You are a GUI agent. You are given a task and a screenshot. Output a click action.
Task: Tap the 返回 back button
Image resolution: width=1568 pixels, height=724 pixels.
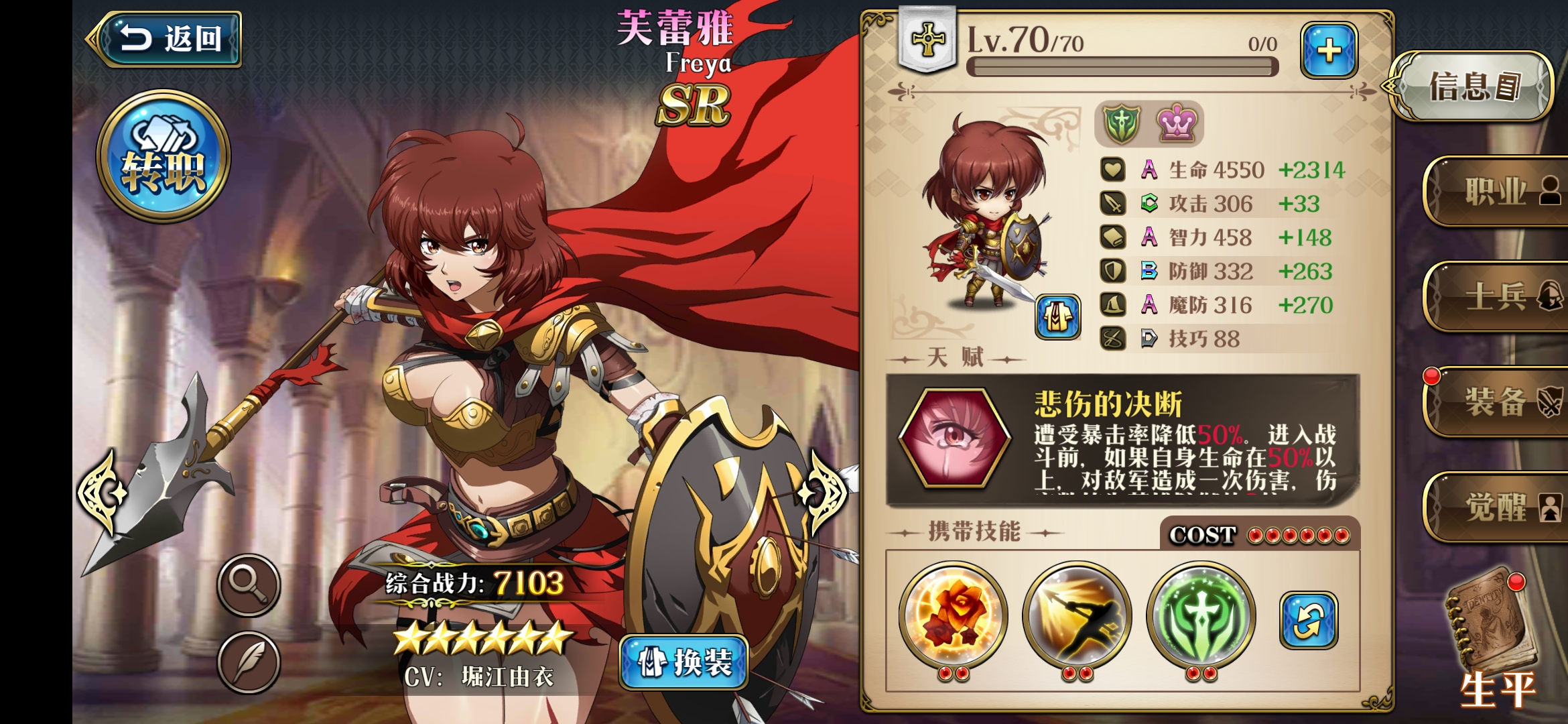pyautogui.click(x=169, y=38)
